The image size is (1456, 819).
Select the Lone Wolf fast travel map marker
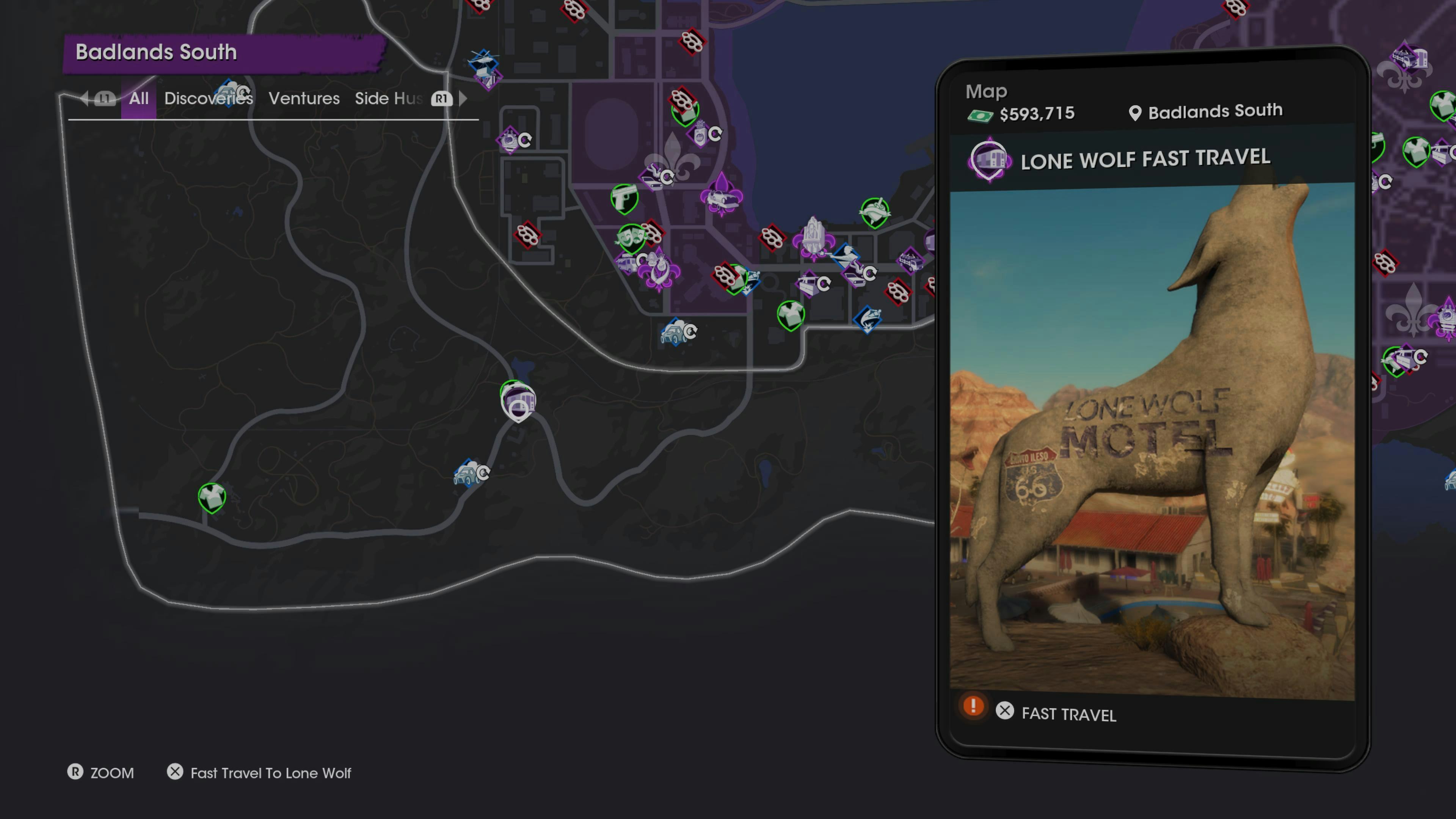(518, 401)
